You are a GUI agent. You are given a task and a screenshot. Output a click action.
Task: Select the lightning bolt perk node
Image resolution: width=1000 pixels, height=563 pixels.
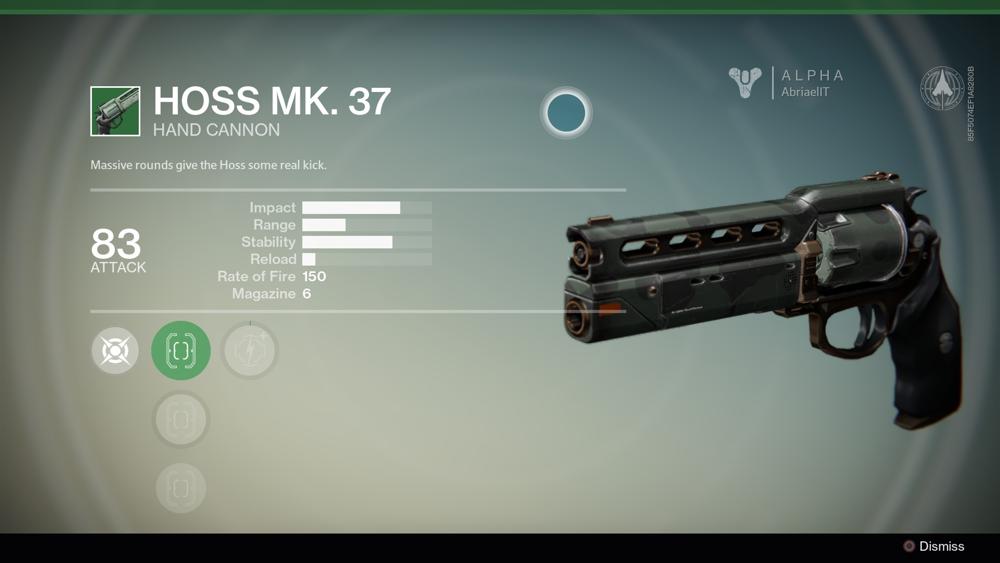pos(249,351)
